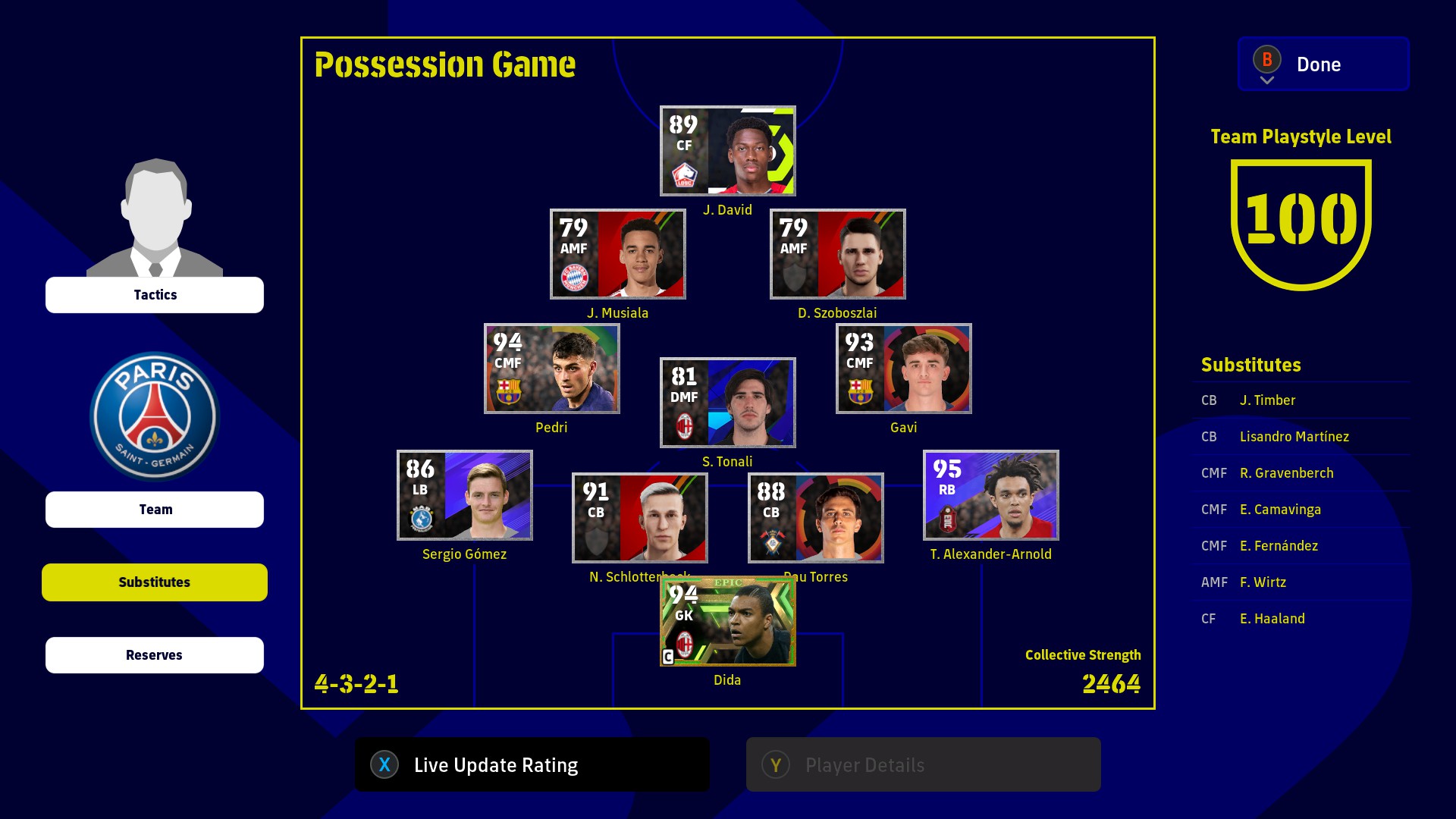Select Gavi's CMF card

tap(903, 369)
